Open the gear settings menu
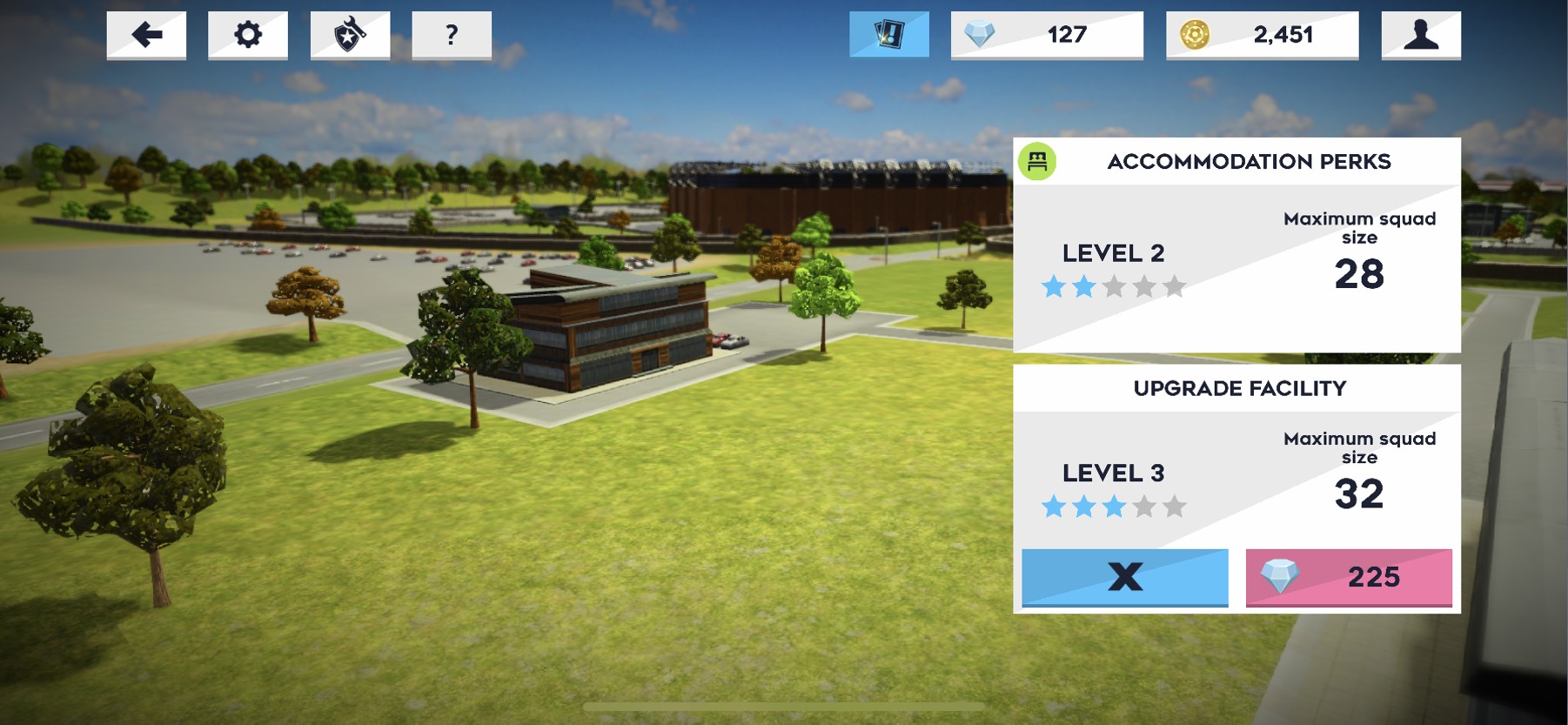1568x725 pixels. click(x=248, y=35)
